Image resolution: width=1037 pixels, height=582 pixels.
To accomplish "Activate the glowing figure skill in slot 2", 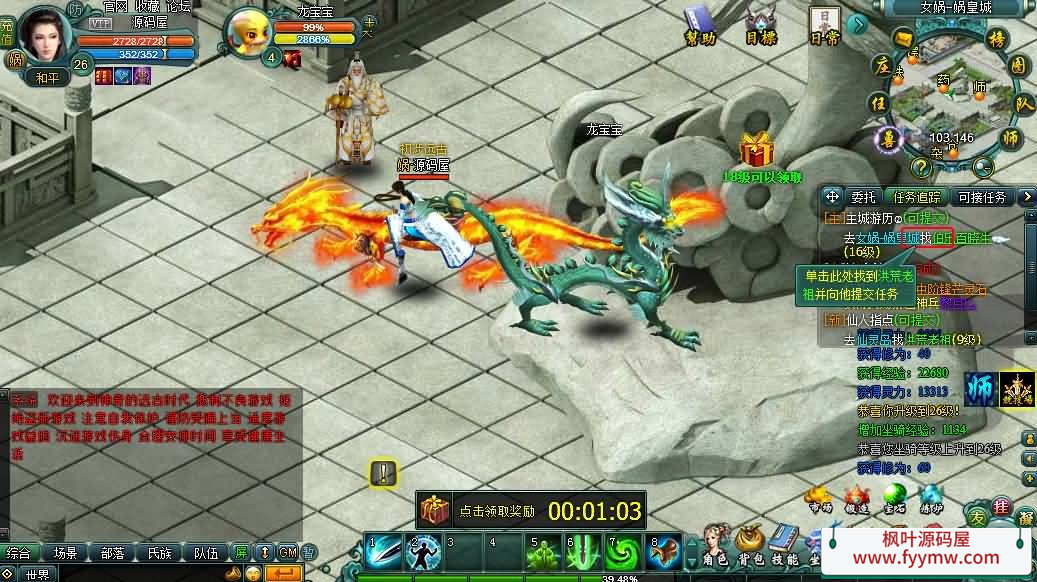I will point(423,552).
